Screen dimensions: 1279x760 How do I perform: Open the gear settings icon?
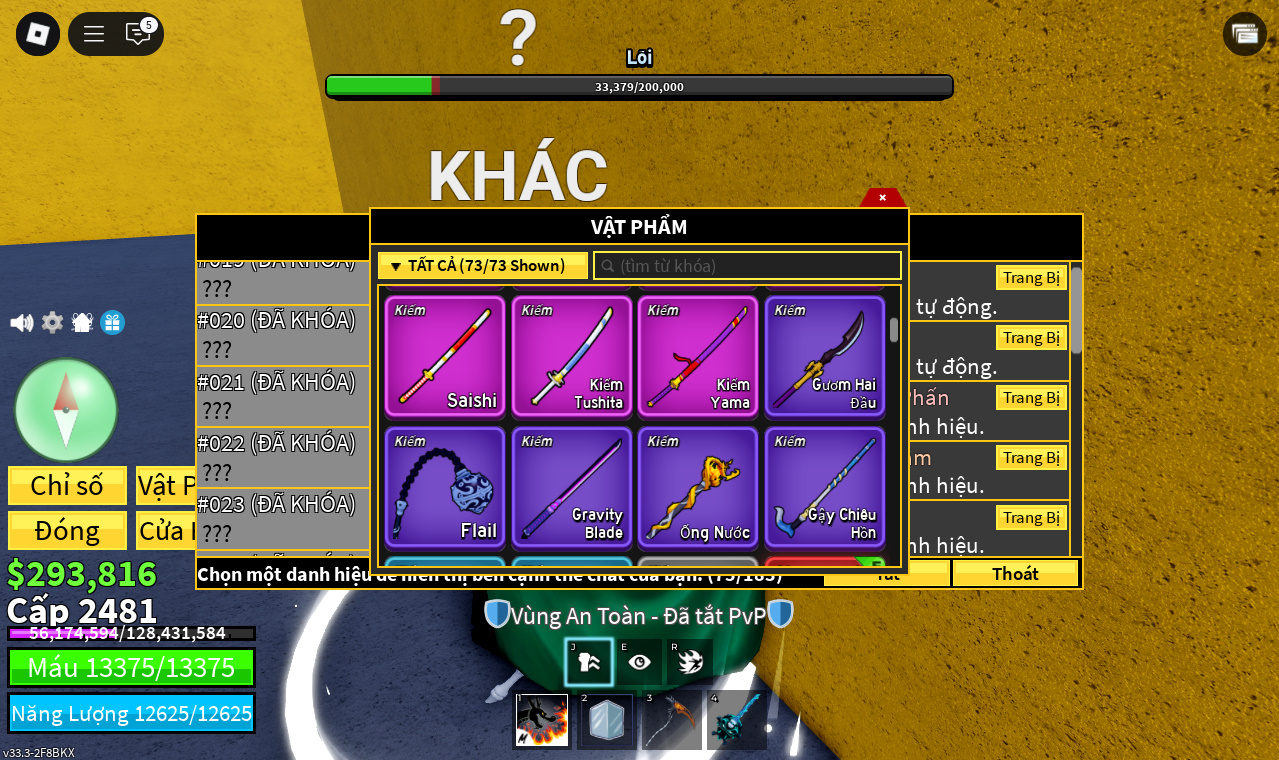click(52, 323)
